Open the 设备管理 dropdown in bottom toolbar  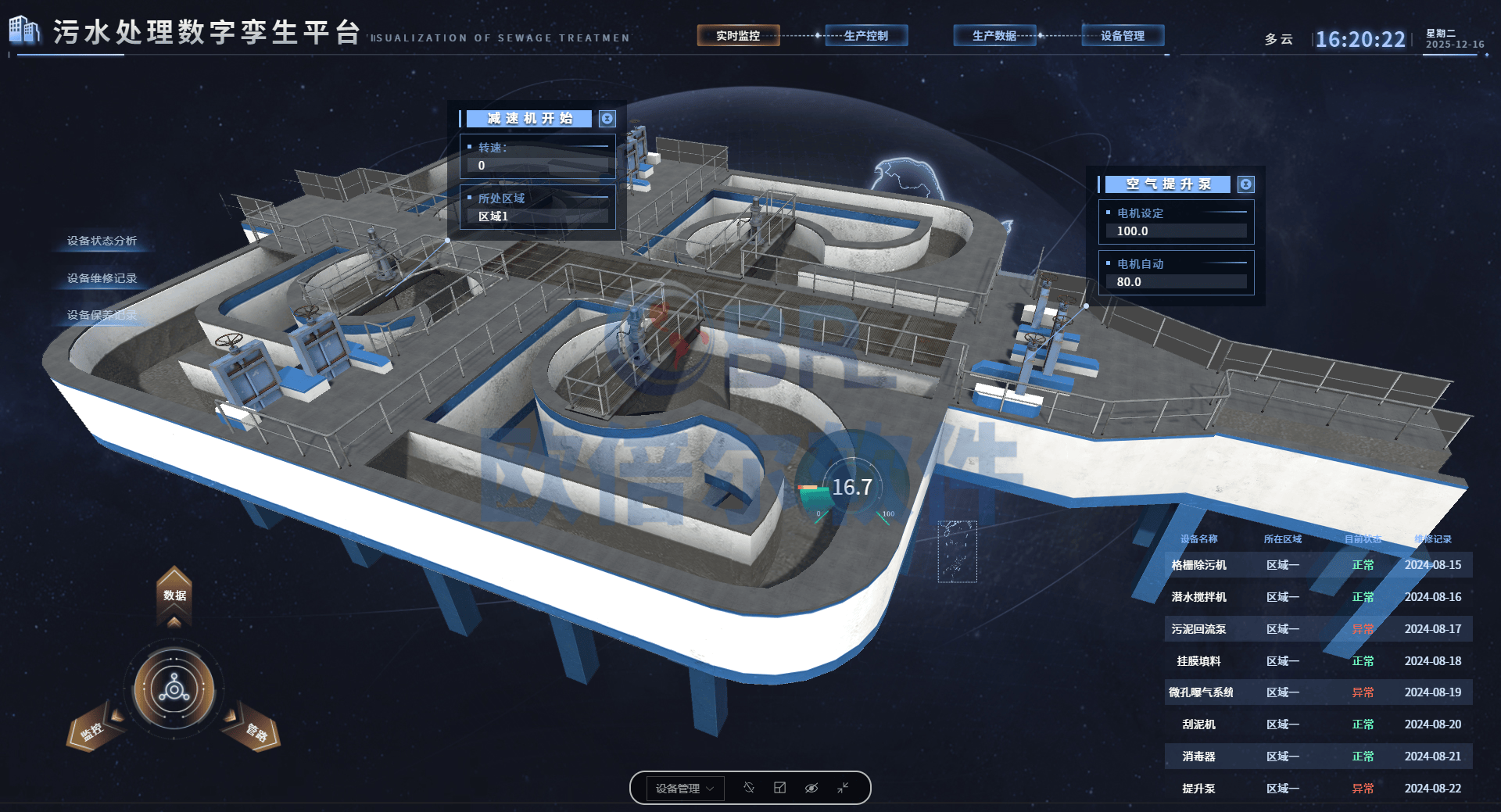tap(684, 789)
